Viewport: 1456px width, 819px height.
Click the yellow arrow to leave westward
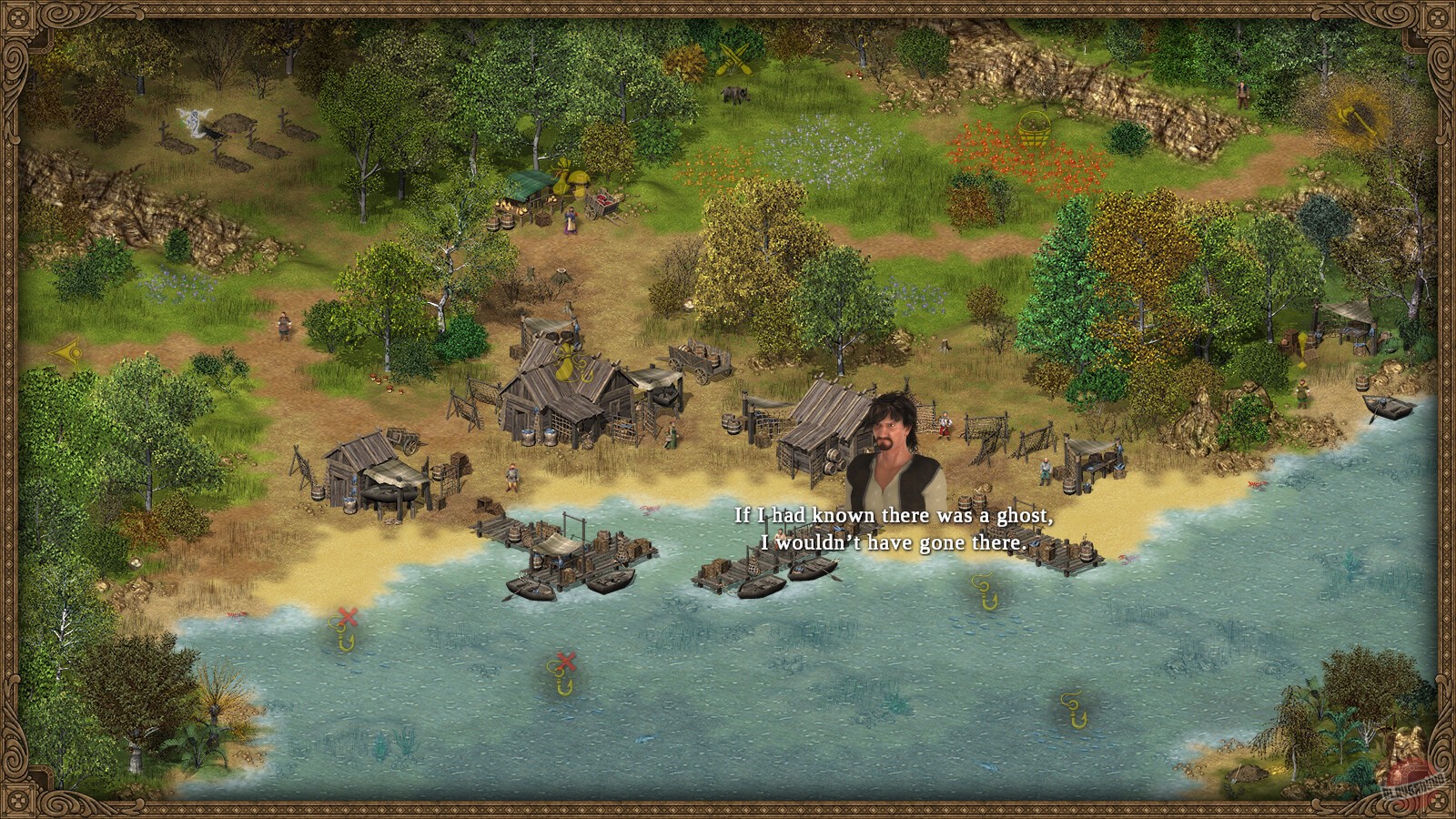coord(67,350)
